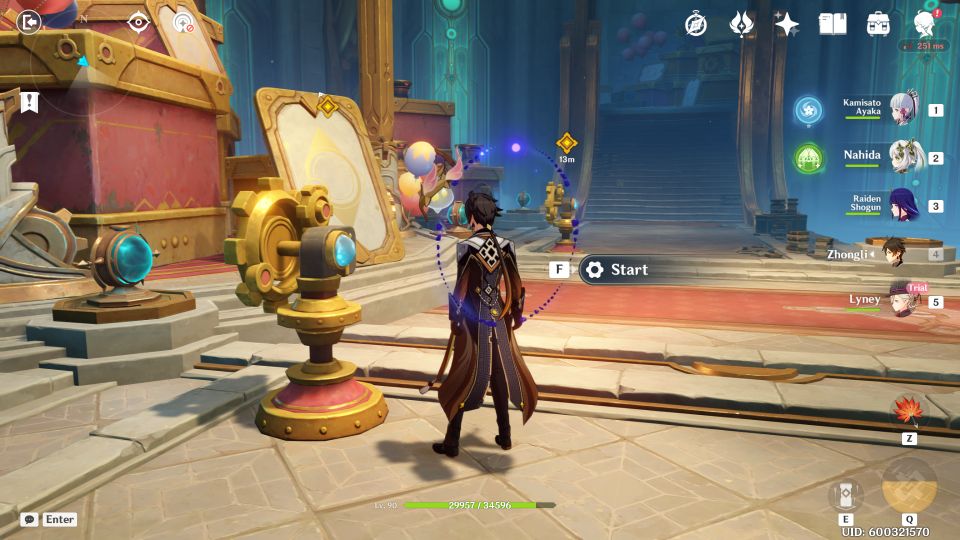Viewport: 960px width, 540px height.
Task: Open the Paimon menu icon
Action: (924, 24)
